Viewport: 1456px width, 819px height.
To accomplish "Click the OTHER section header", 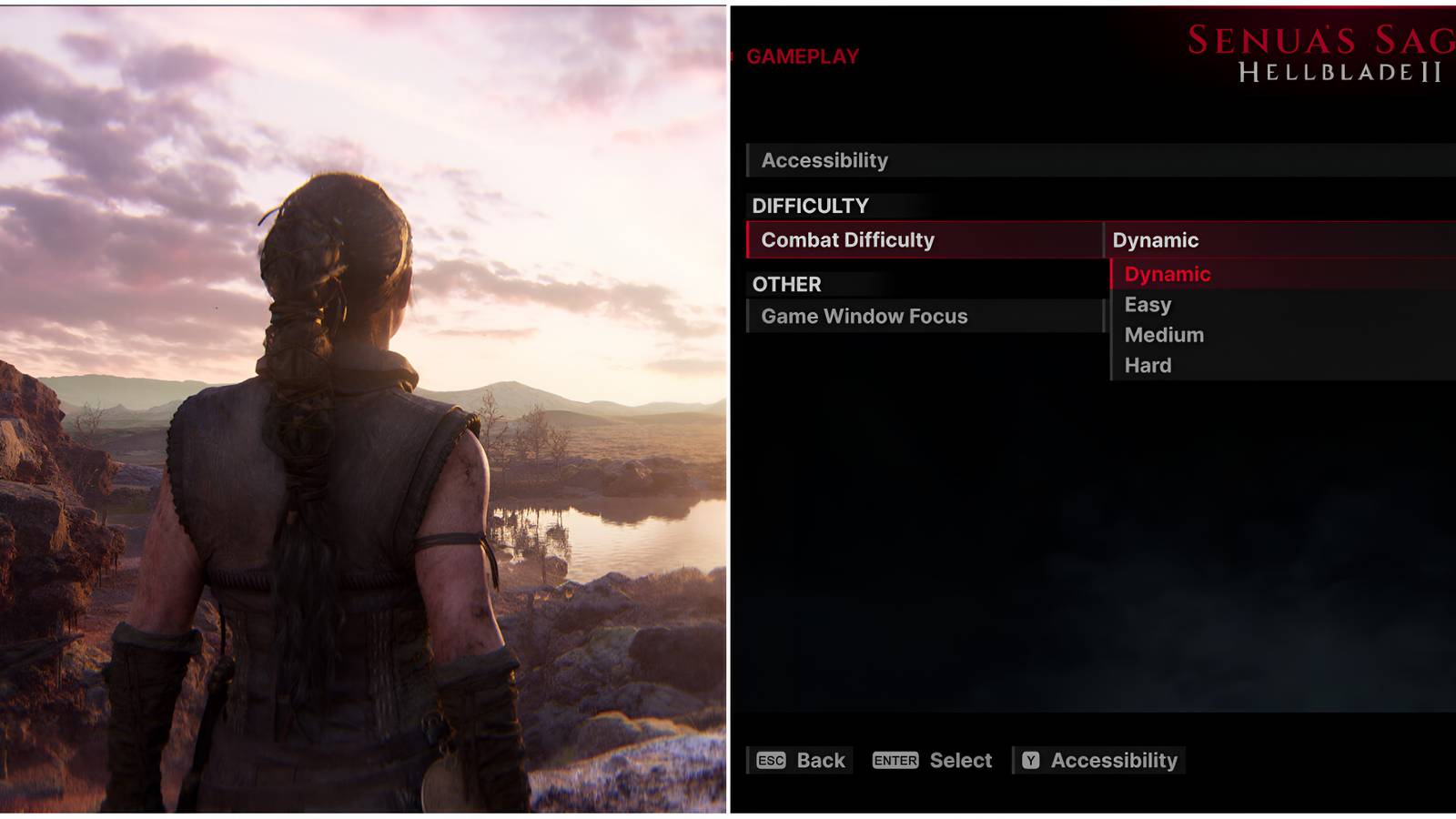I will click(784, 284).
